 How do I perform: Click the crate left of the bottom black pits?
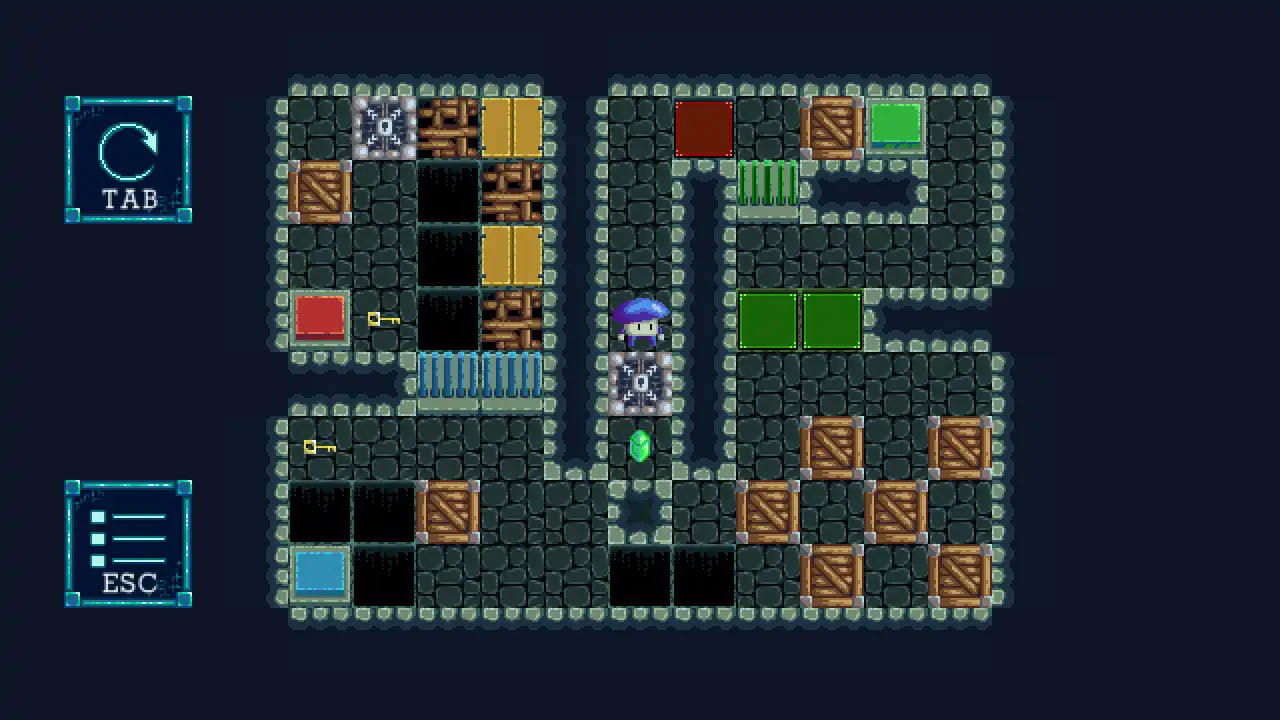coord(448,512)
